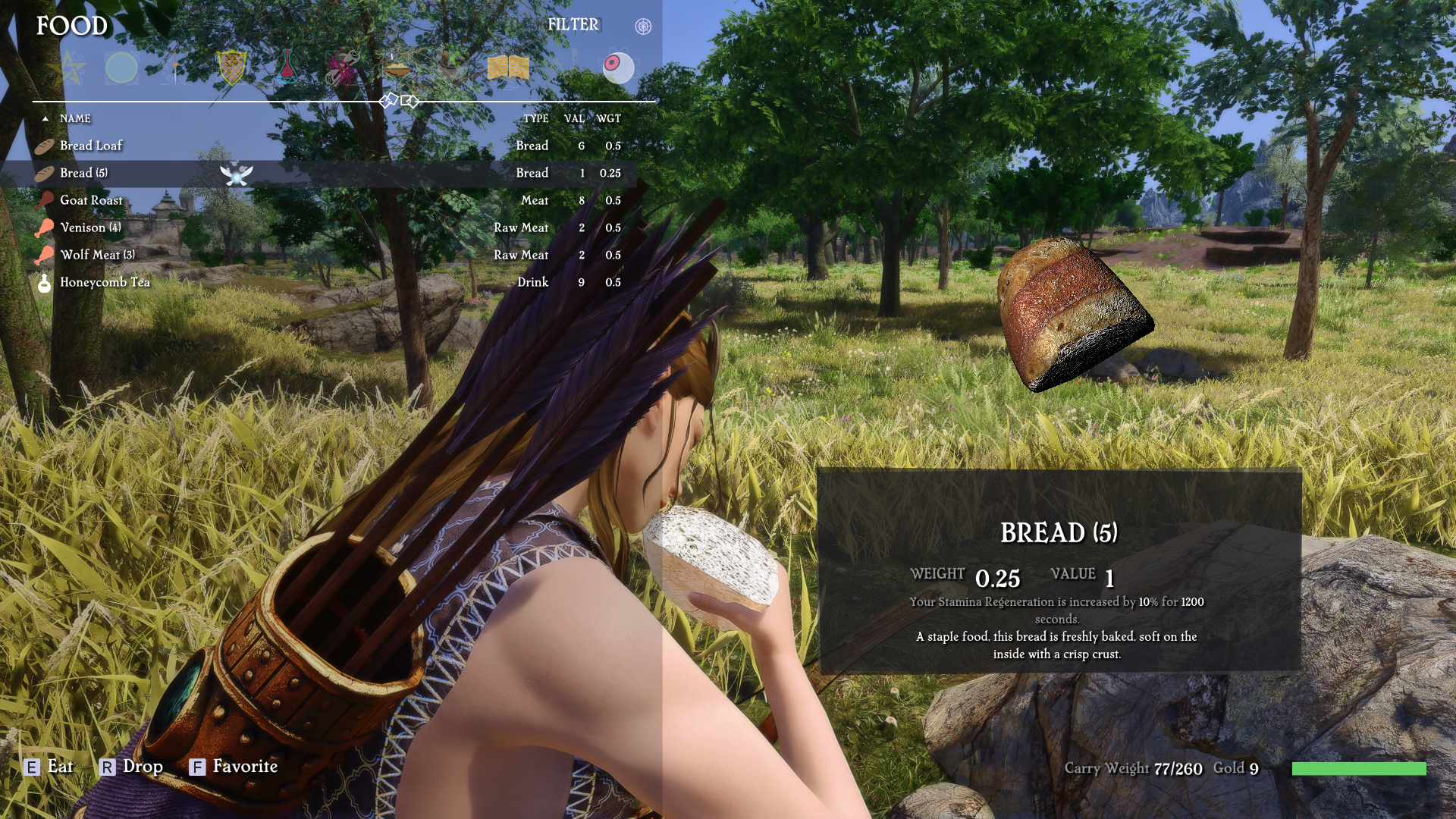Select the Venison (4) entry
The height and width of the screenshot is (819, 1456).
[x=90, y=227]
